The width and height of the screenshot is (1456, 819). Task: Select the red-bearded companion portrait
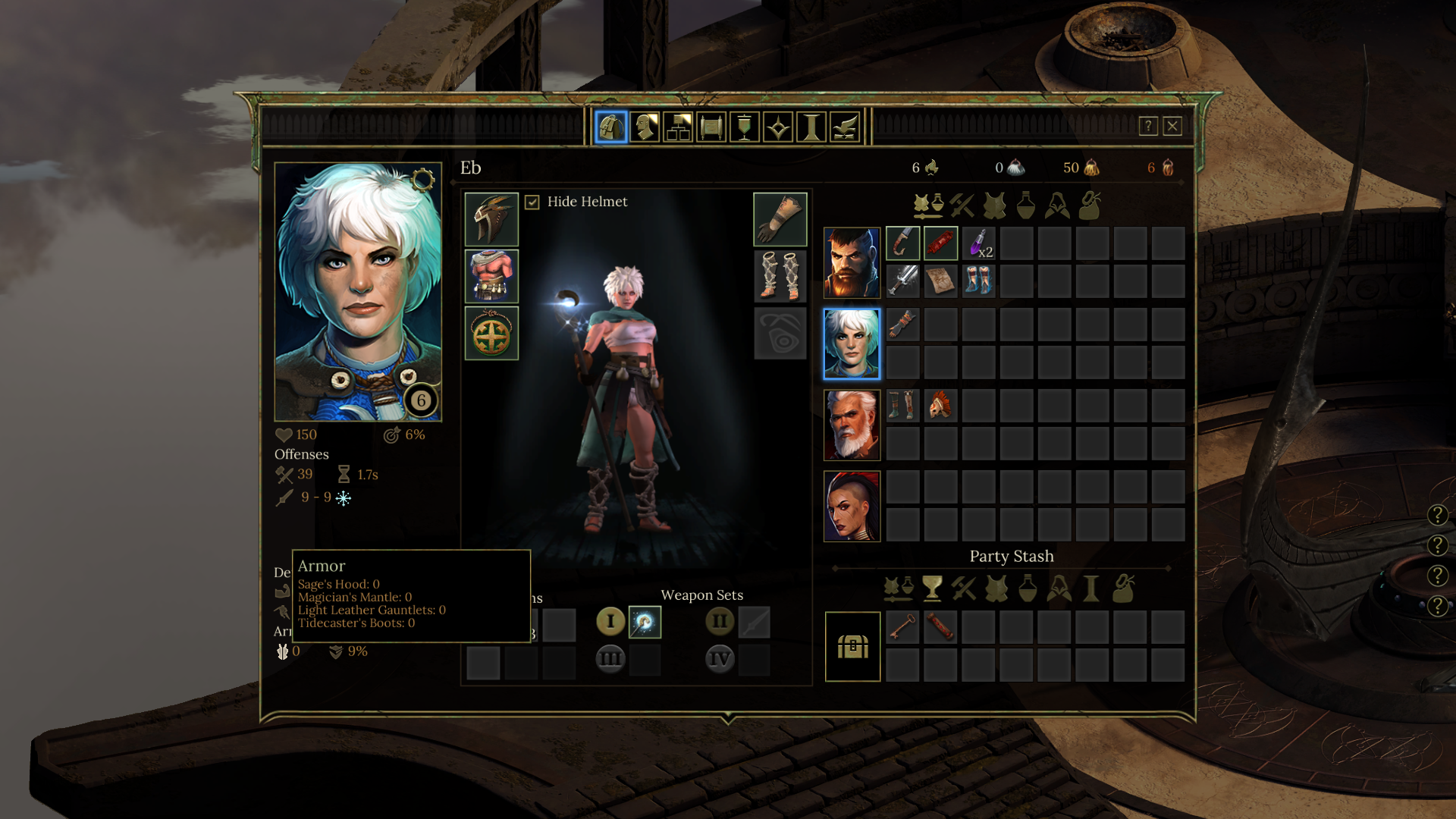(852, 262)
